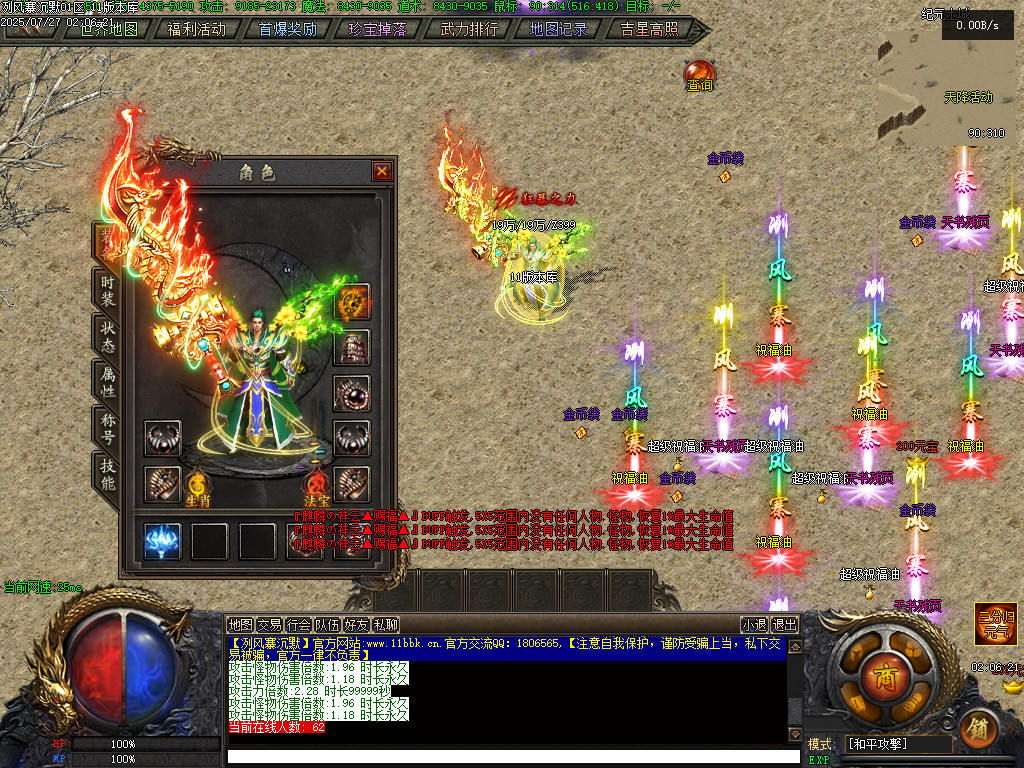Click the 退出 exit button
This screenshot has width=1024, height=768.
click(785, 625)
